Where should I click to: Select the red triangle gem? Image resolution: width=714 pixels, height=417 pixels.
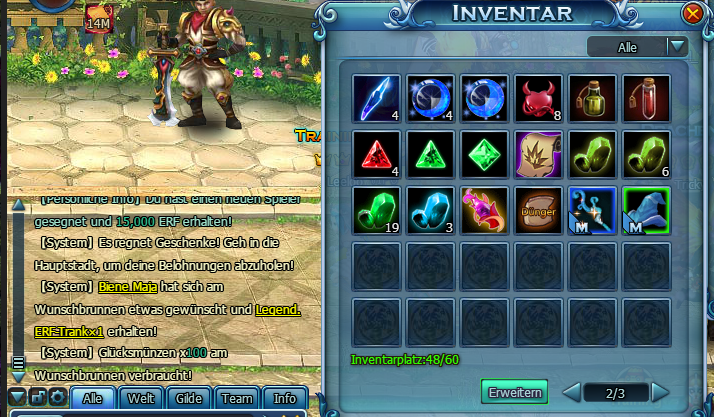tap(376, 155)
